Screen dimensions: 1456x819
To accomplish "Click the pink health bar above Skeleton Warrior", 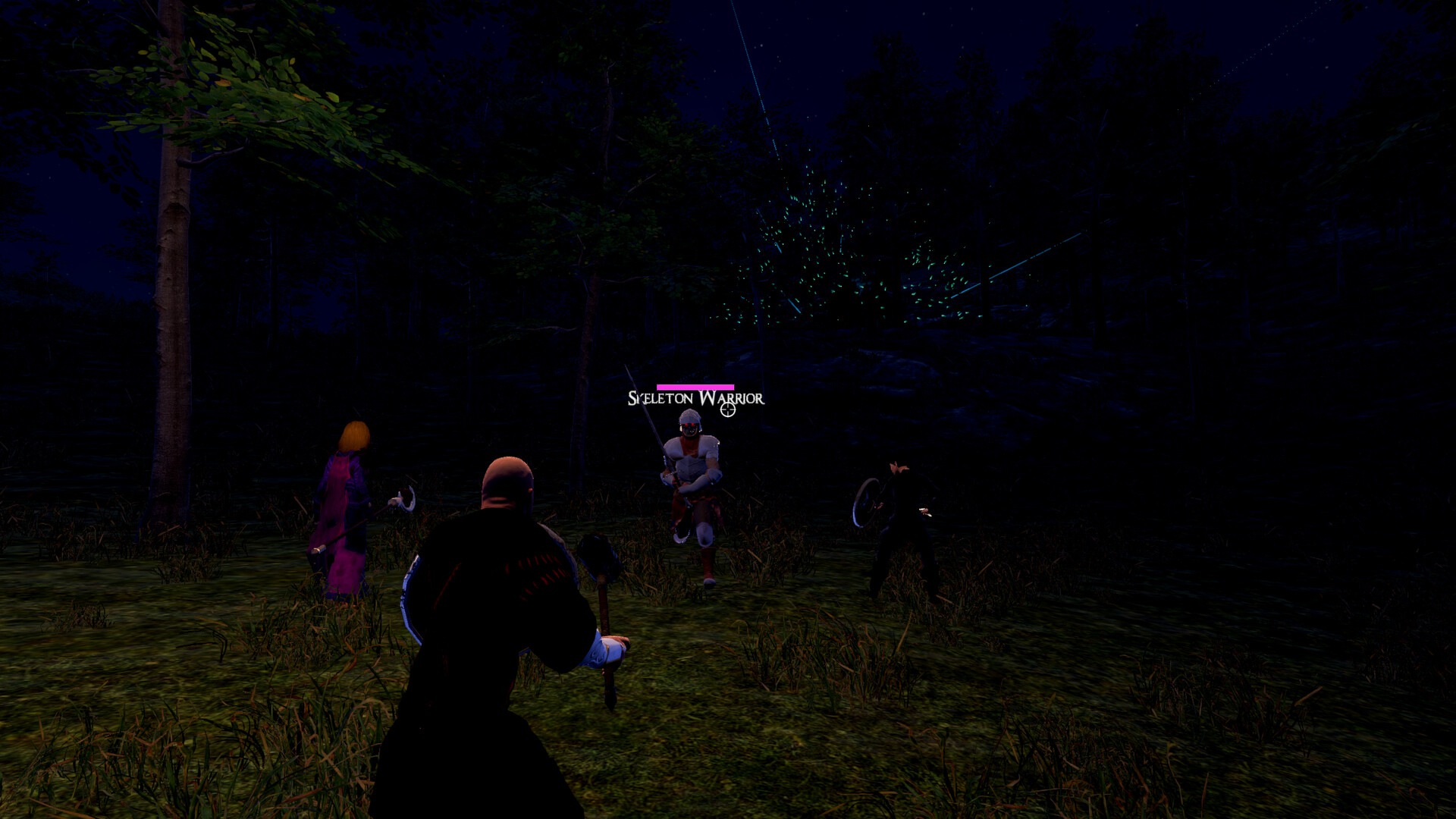I will point(695,388).
